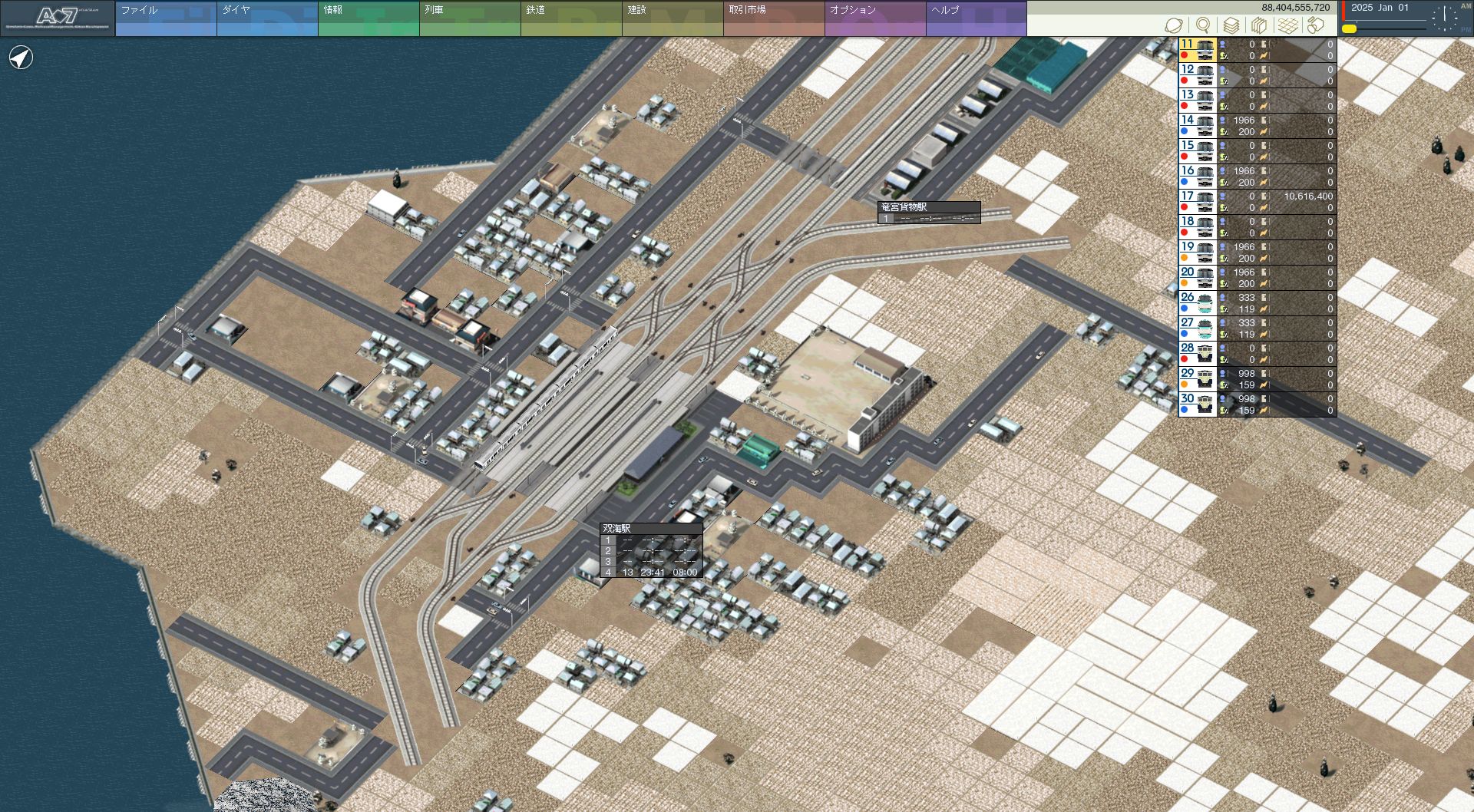
Task: Open the 双海駅 station timetable panel
Action: pos(651,551)
